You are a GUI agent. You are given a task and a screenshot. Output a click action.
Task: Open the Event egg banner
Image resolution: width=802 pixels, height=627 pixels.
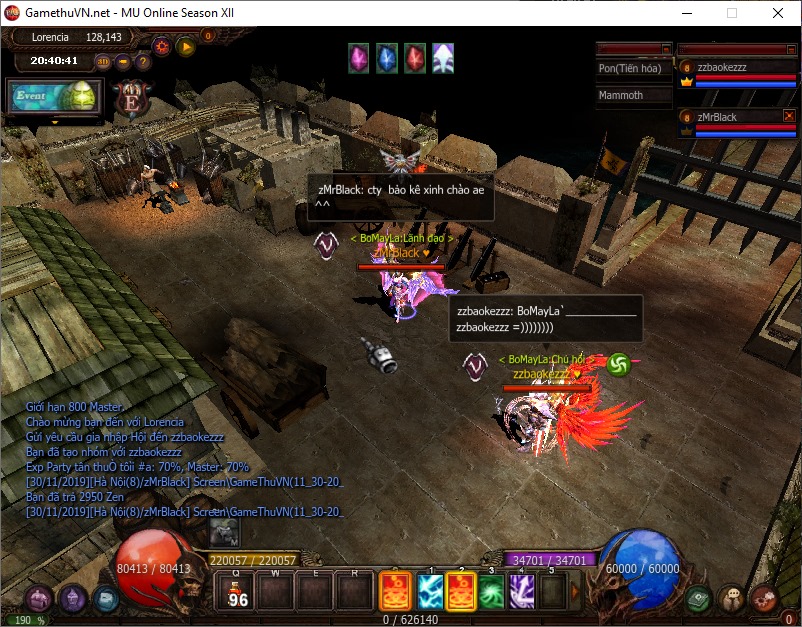[54, 98]
